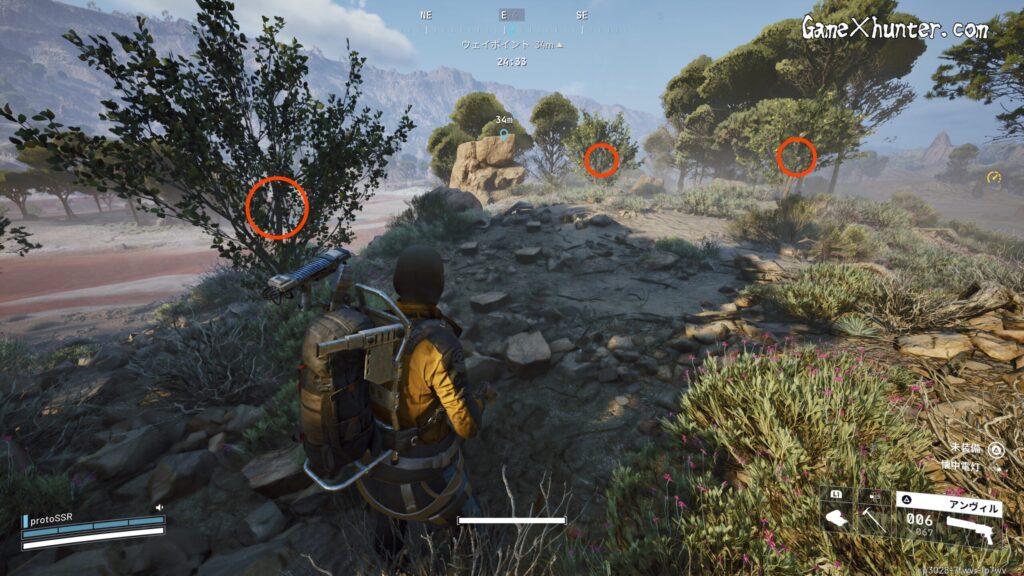Click the yellow marker icon on the right
Image resolution: width=1024 pixels, height=576 pixels.
pyautogui.click(x=994, y=178)
